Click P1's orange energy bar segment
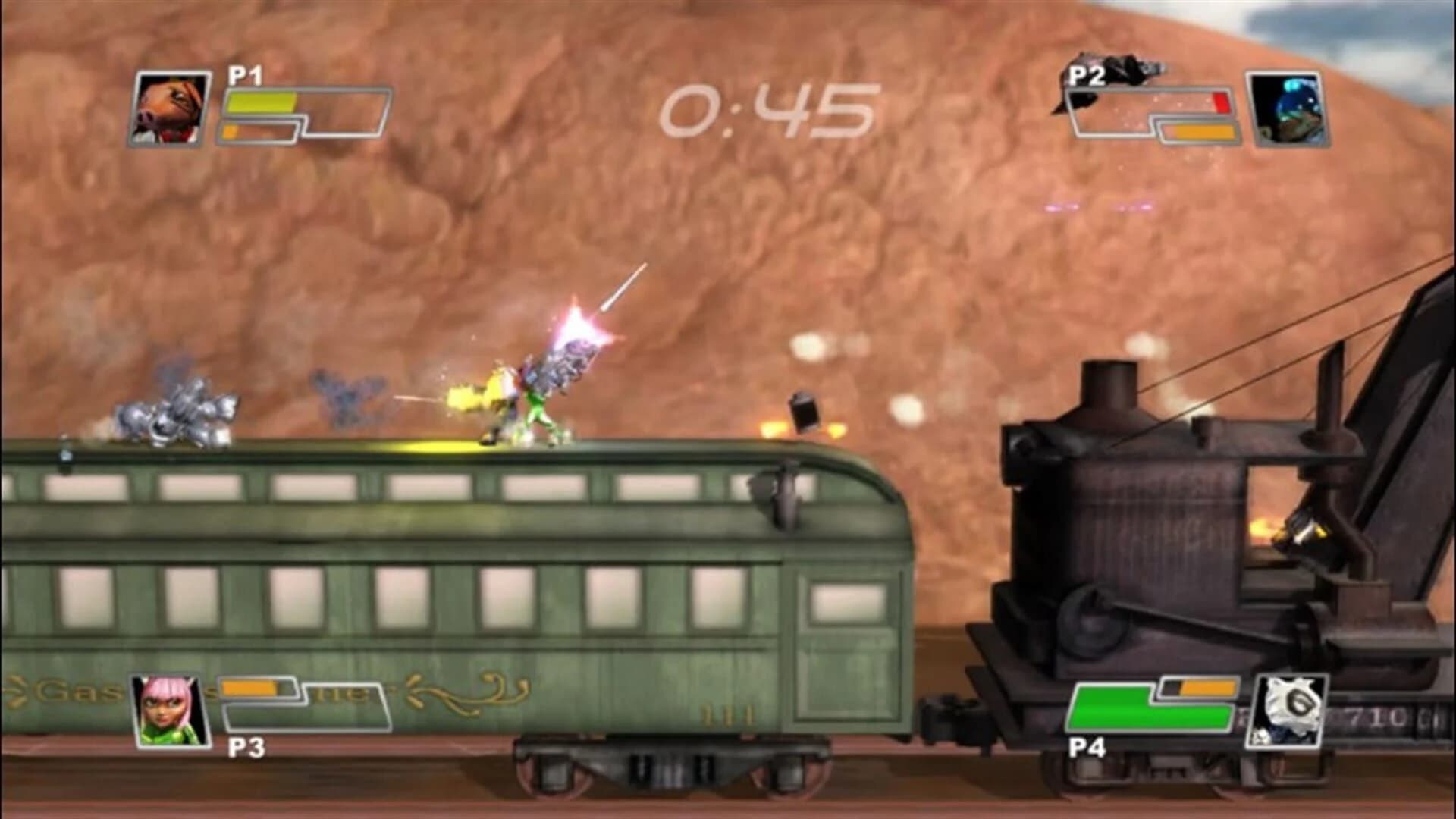The height and width of the screenshot is (819, 1456). 227,133
